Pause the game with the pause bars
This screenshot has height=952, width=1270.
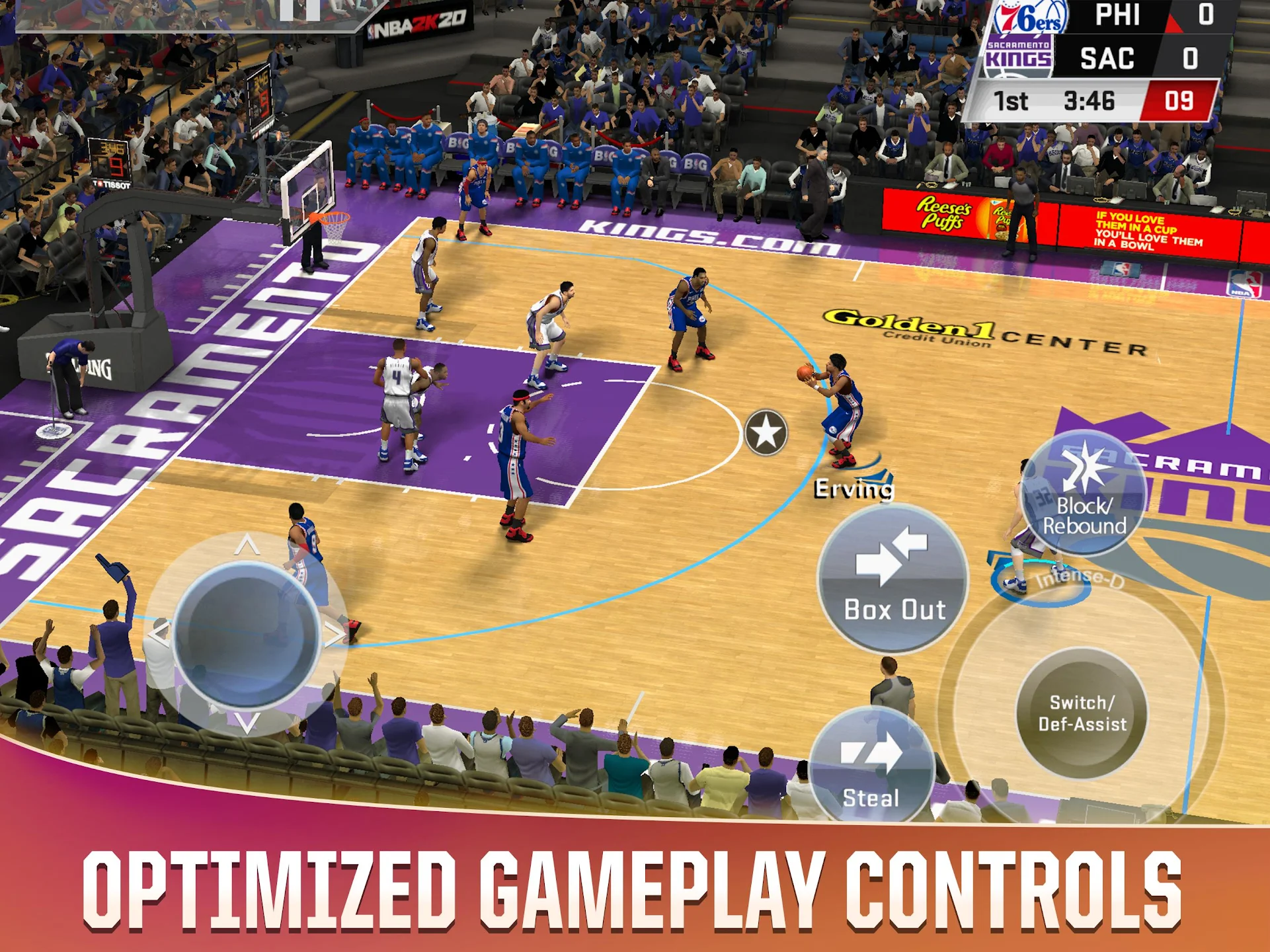click(299, 10)
